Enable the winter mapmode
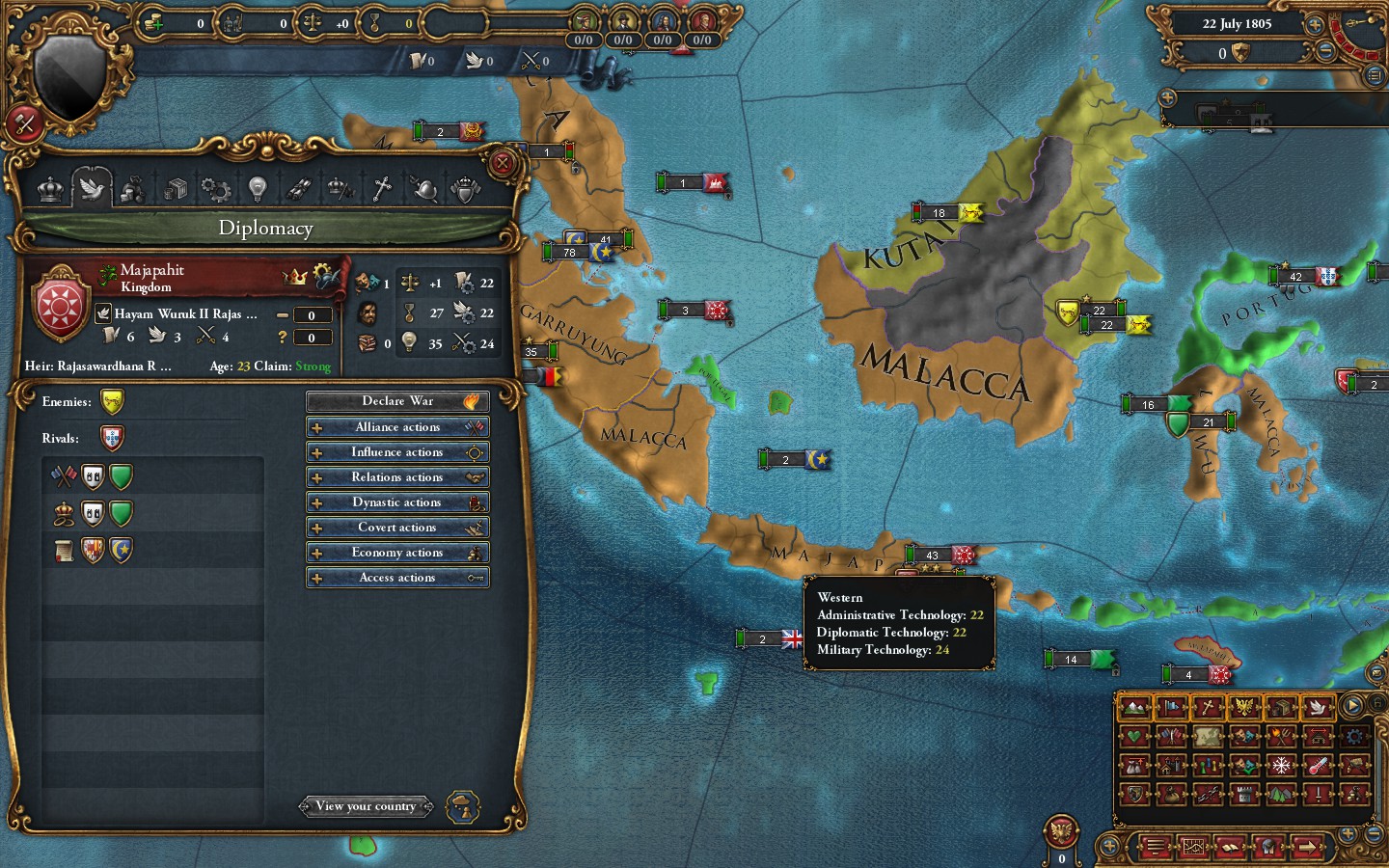The image size is (1389, 868). [x=1281, y=765]
